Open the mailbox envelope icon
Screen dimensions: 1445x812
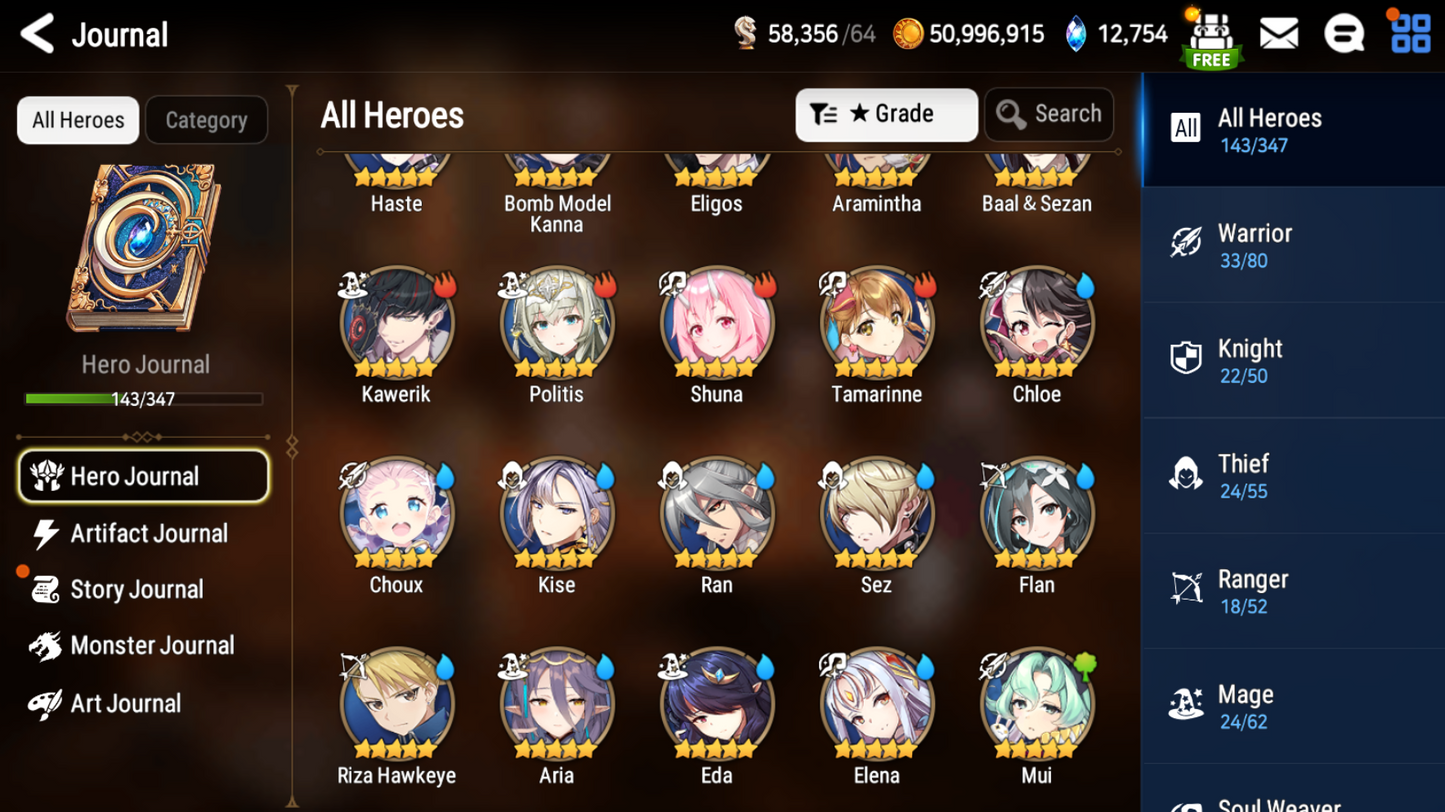tap(1278, 34)
